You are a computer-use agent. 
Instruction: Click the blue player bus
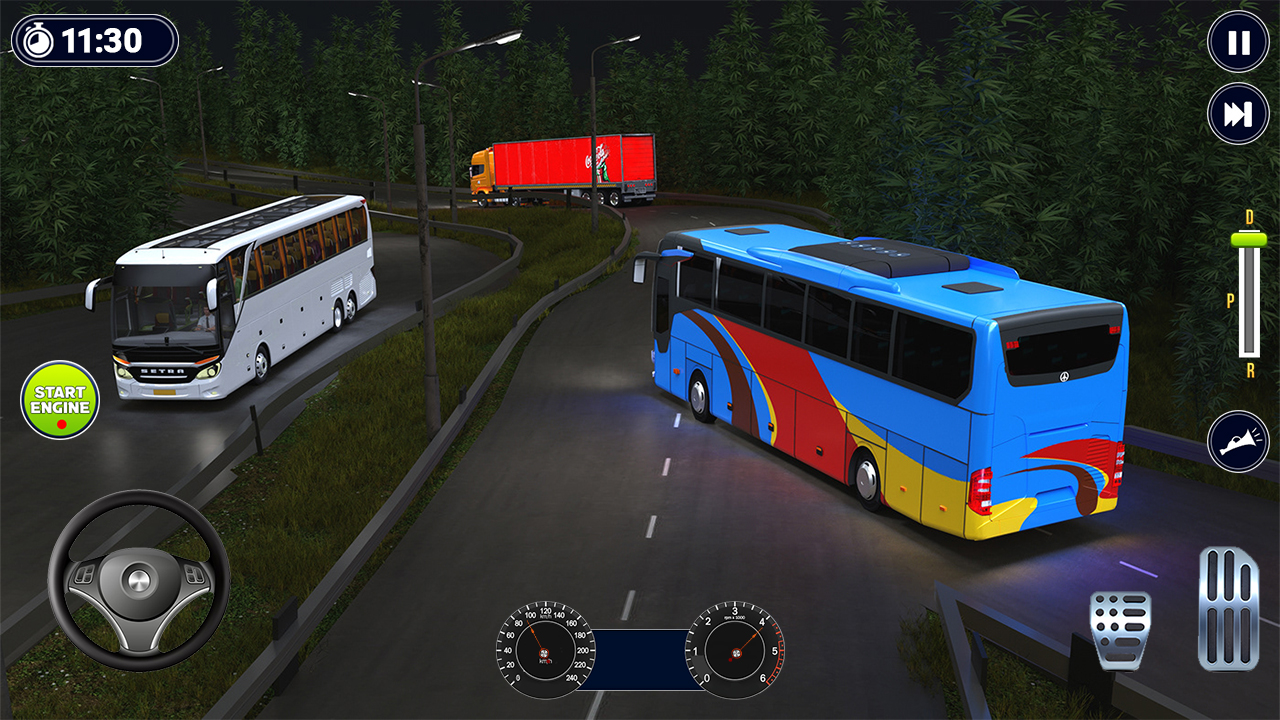[x=880, y=370]
